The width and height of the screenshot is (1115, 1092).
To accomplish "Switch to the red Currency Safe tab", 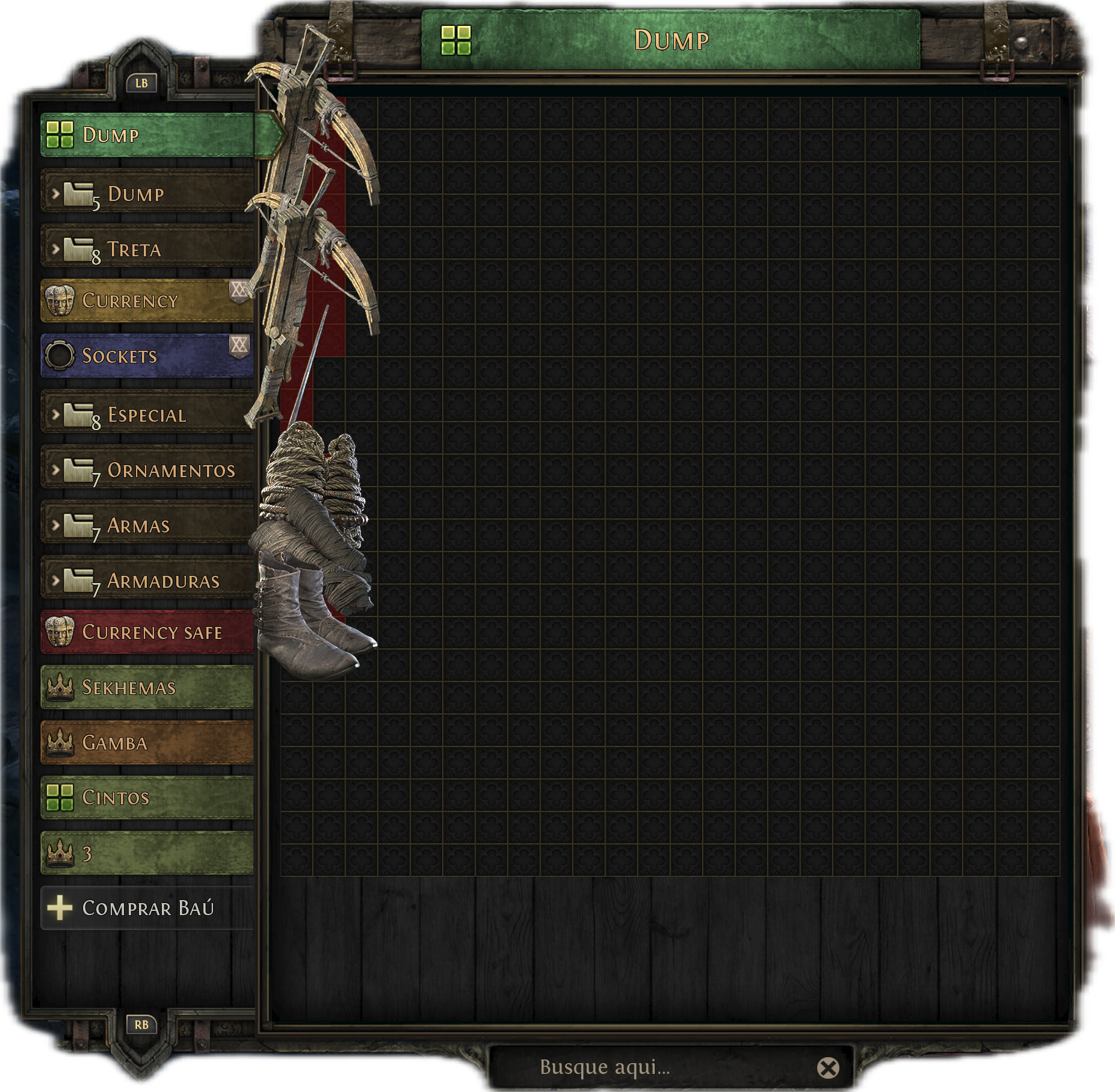I will click(x=147, y=632).
